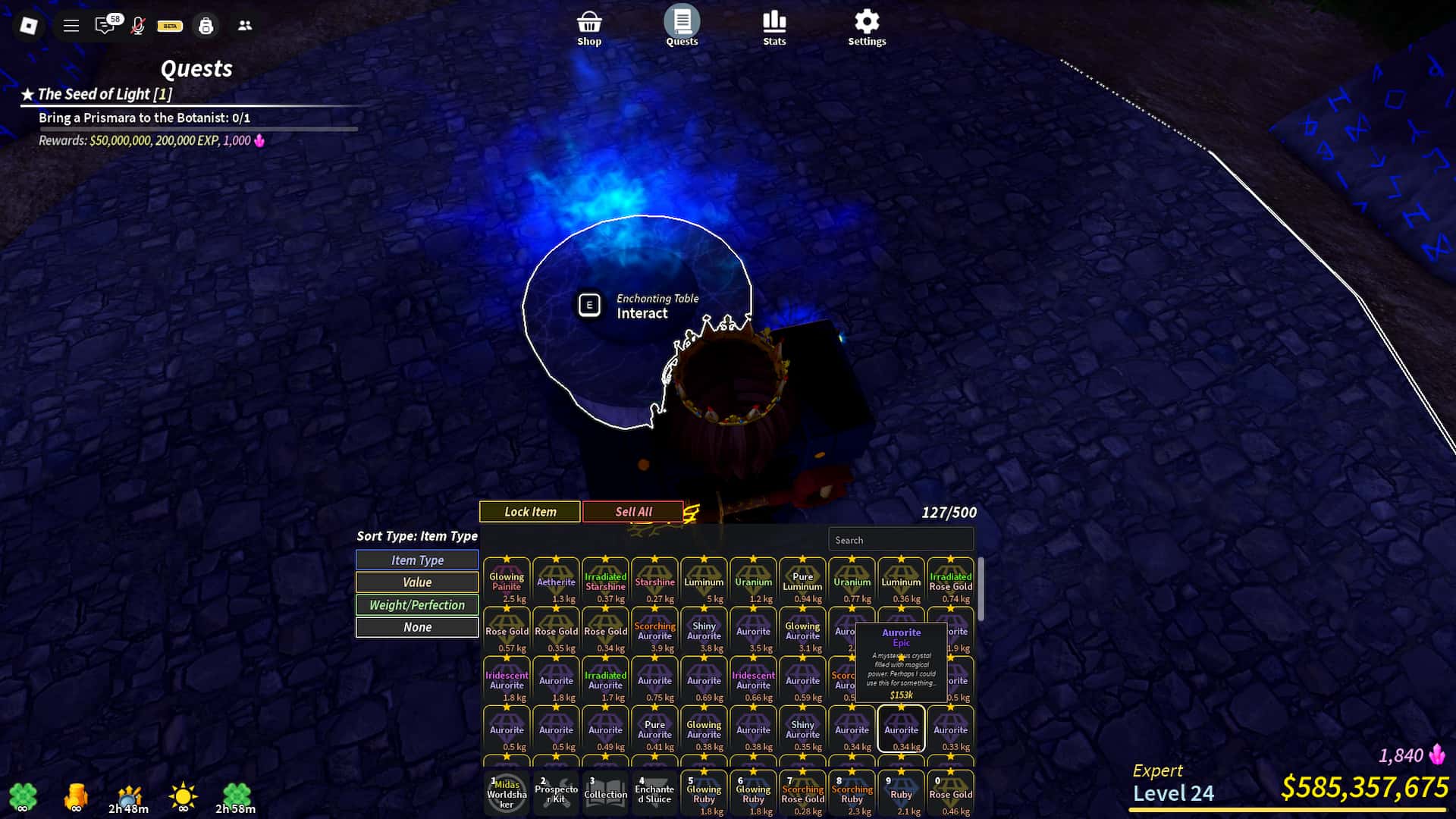1456x819 pixels.
Task: Open the Roblox main menu logo
Action: pyautogui.click(x=29, y=26)
